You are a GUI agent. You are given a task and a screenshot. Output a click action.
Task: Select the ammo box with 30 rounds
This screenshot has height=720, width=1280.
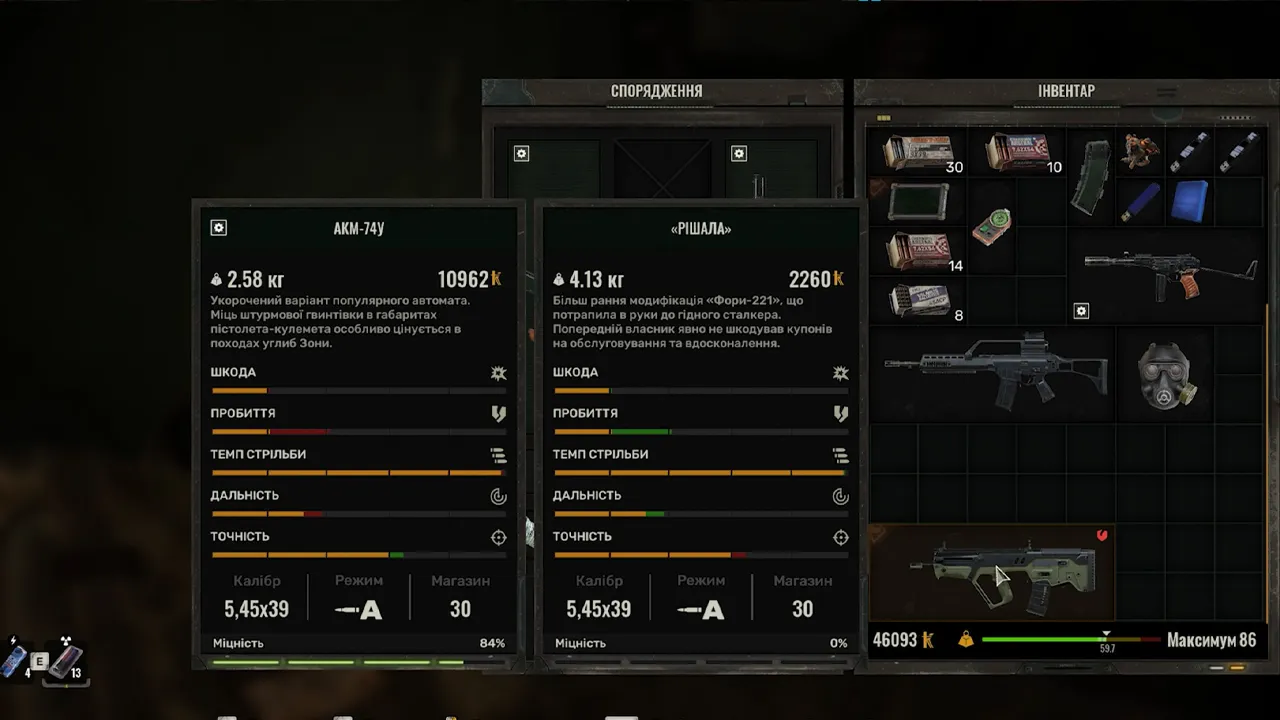click(x=918, y=153)
